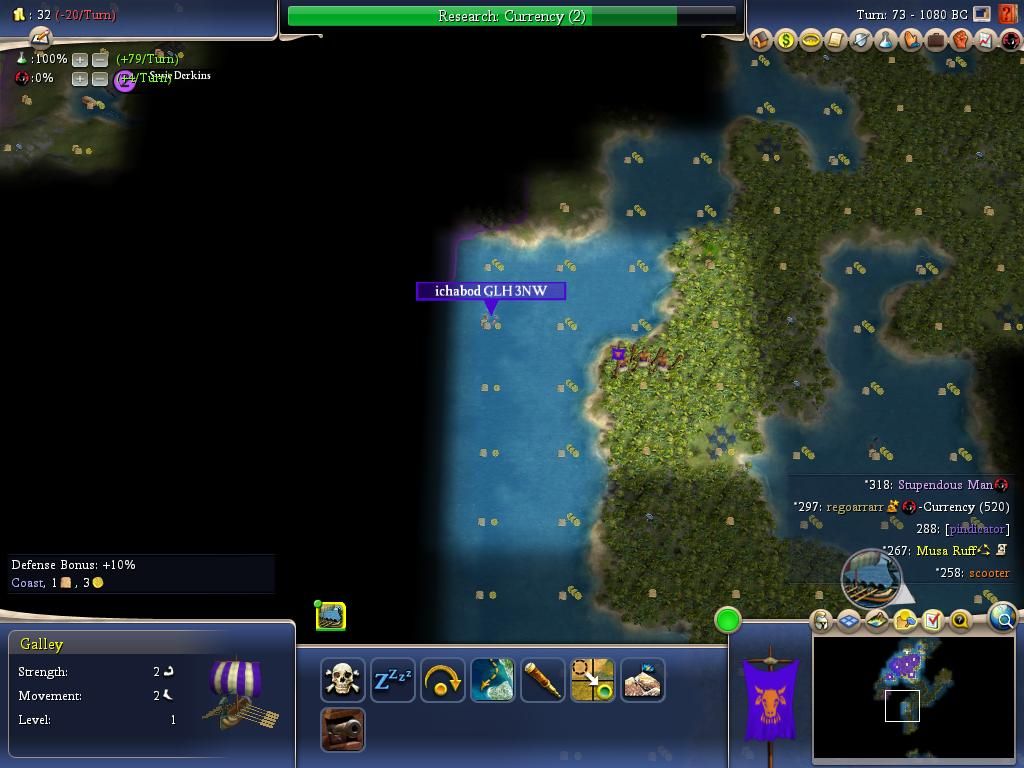Image resolution: width=1024 pixels, height=768 pixels.
Task: Open the Financial Advisor dollar icon
Action: coord(786,41)
